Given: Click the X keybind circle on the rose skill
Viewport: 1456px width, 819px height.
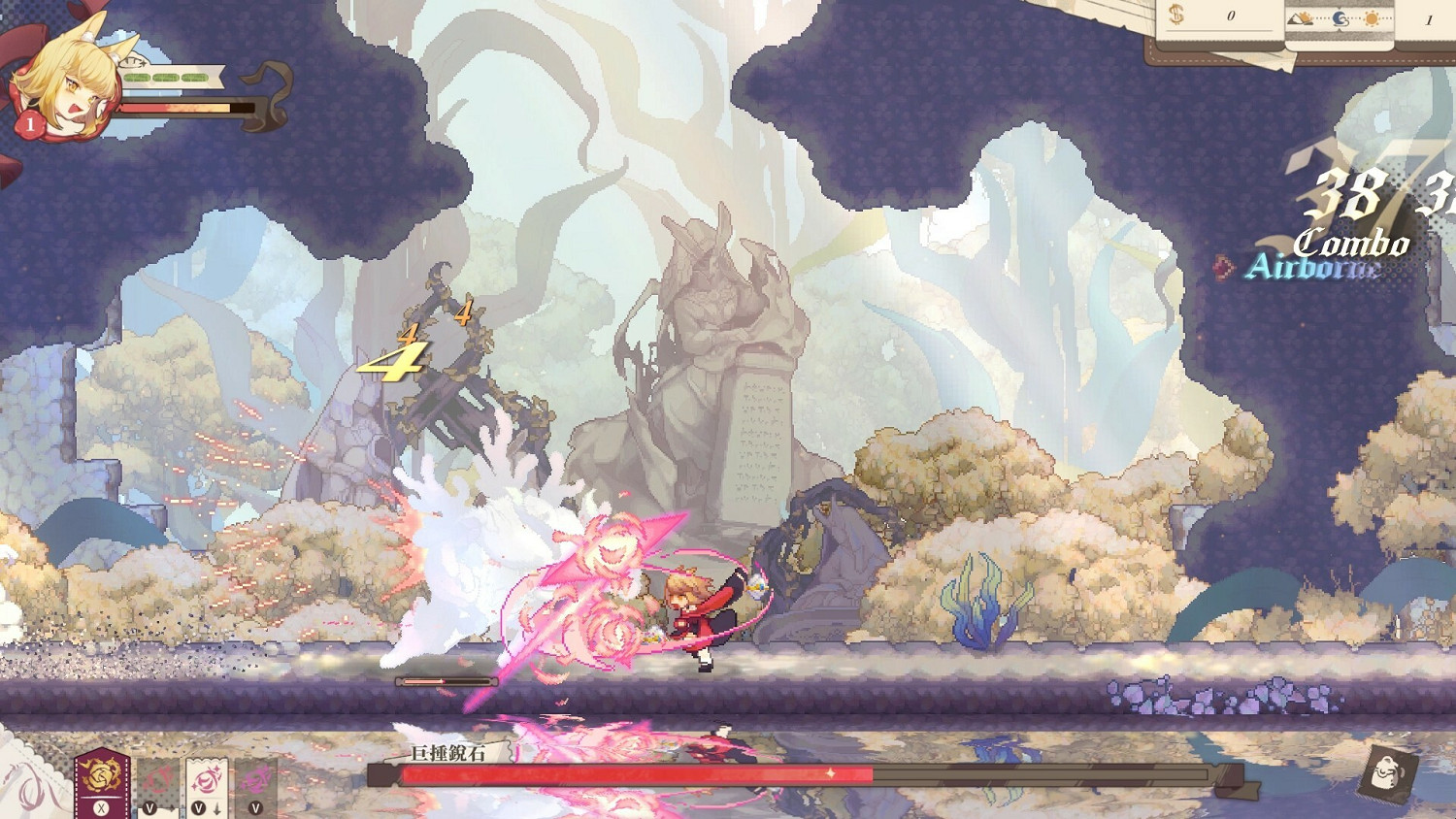Looking at the screenshot, I should pyautogui.click(x=101, y=807).
